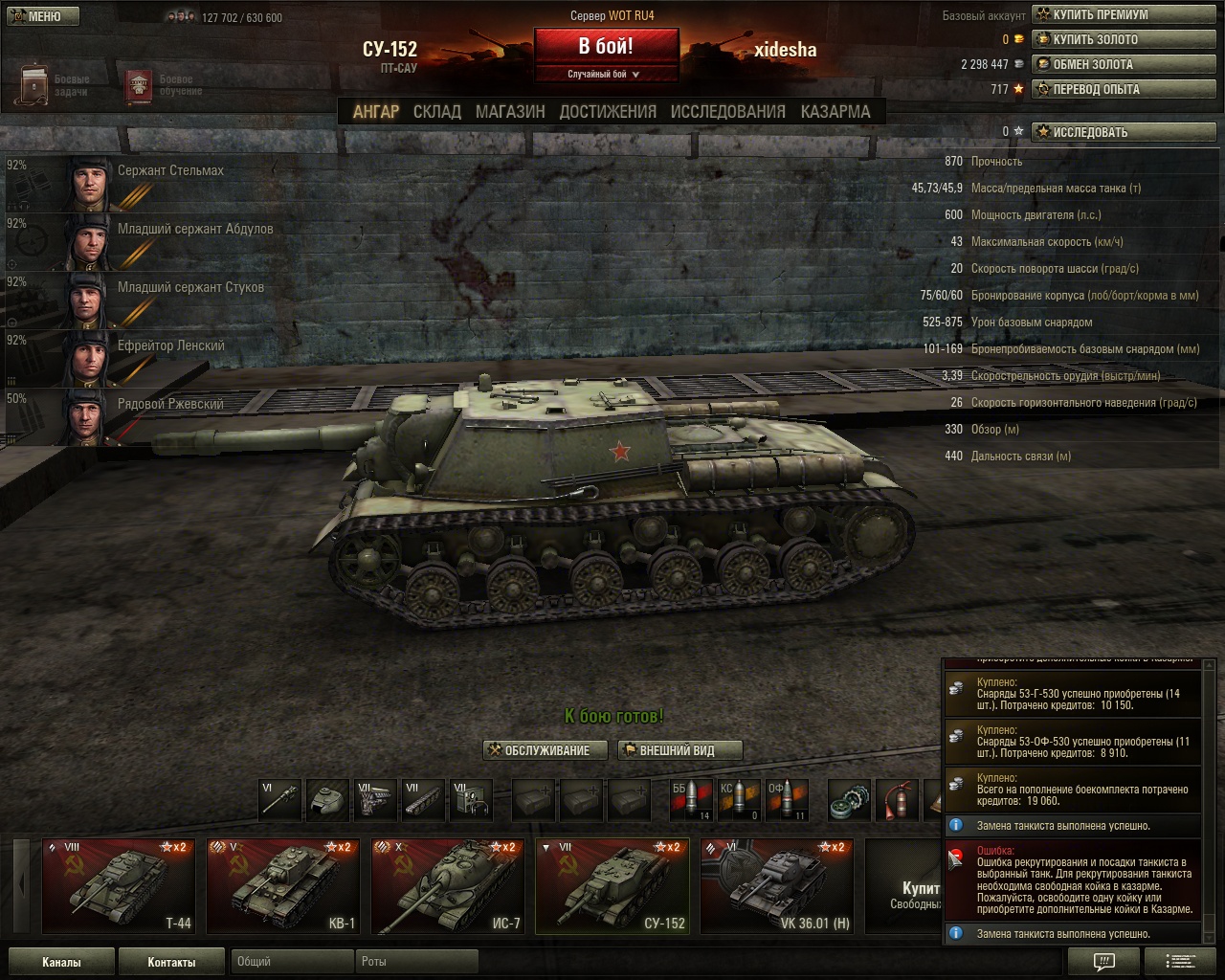Screen dimensions: 1225x980
Task: Select the VK 36.01 (H) tank
Action: point(777,886)
